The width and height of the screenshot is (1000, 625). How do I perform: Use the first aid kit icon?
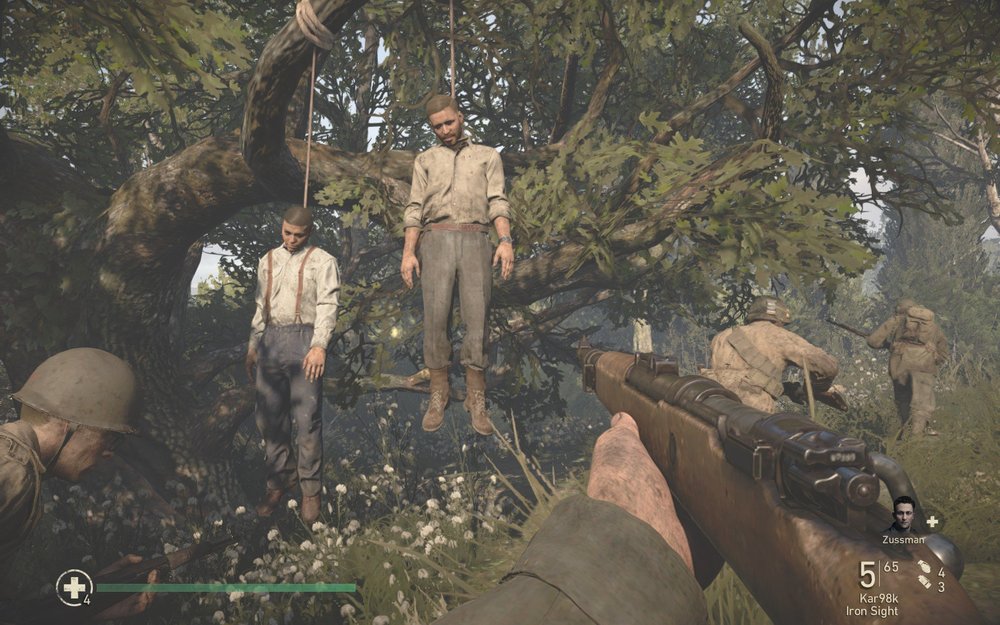coord(73,587)
